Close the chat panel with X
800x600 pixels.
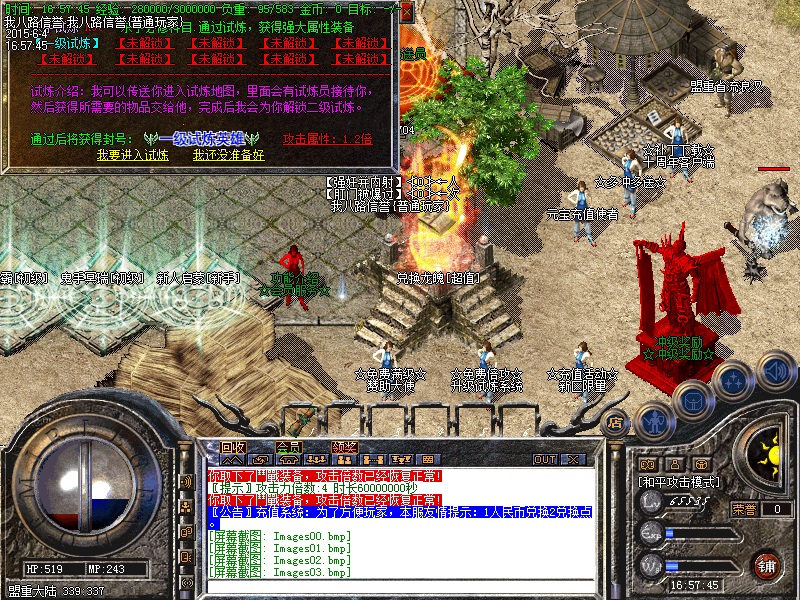(574, 460)
